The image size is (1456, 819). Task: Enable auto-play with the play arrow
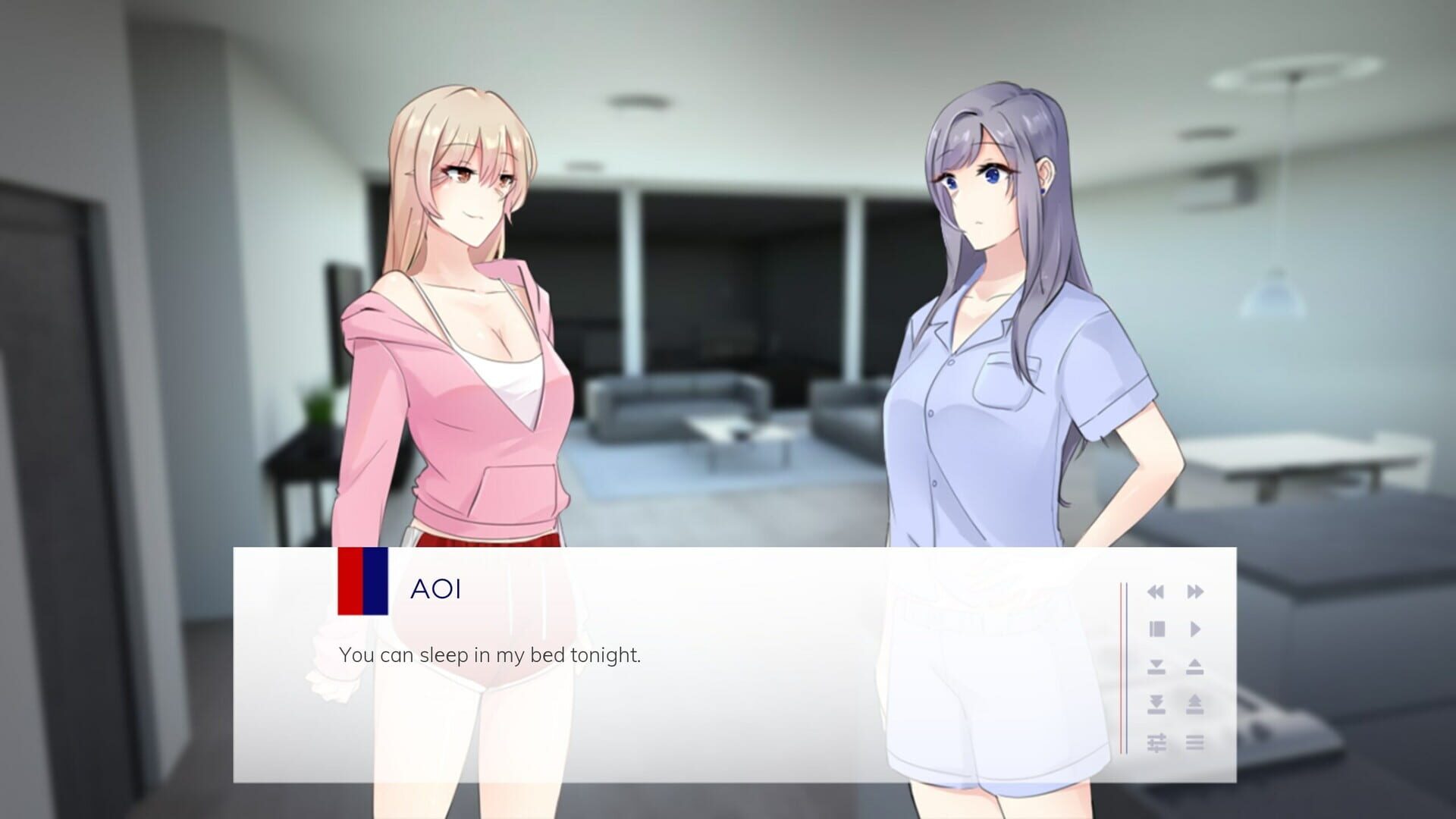1195,628
